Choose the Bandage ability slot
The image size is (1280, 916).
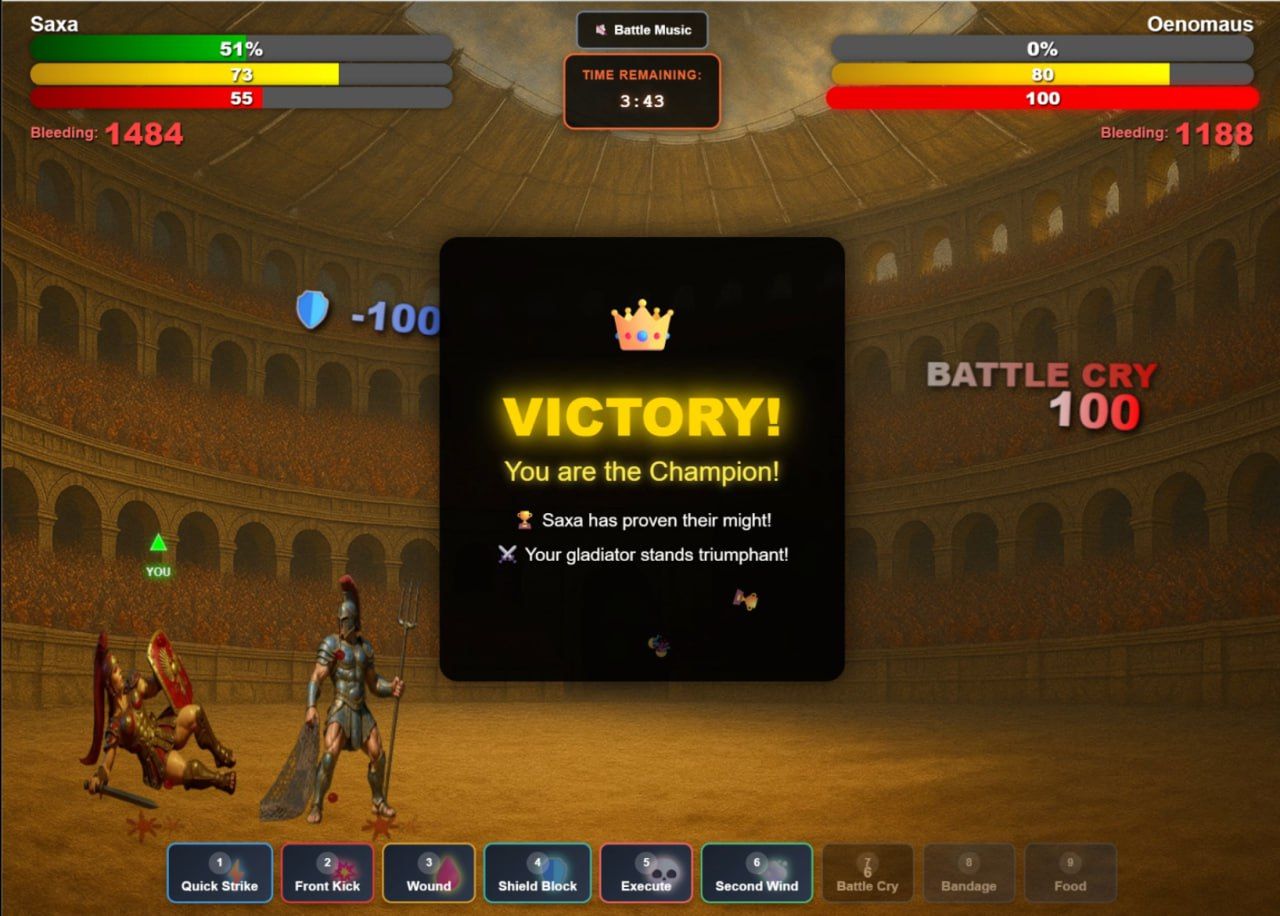pos(969,873)
